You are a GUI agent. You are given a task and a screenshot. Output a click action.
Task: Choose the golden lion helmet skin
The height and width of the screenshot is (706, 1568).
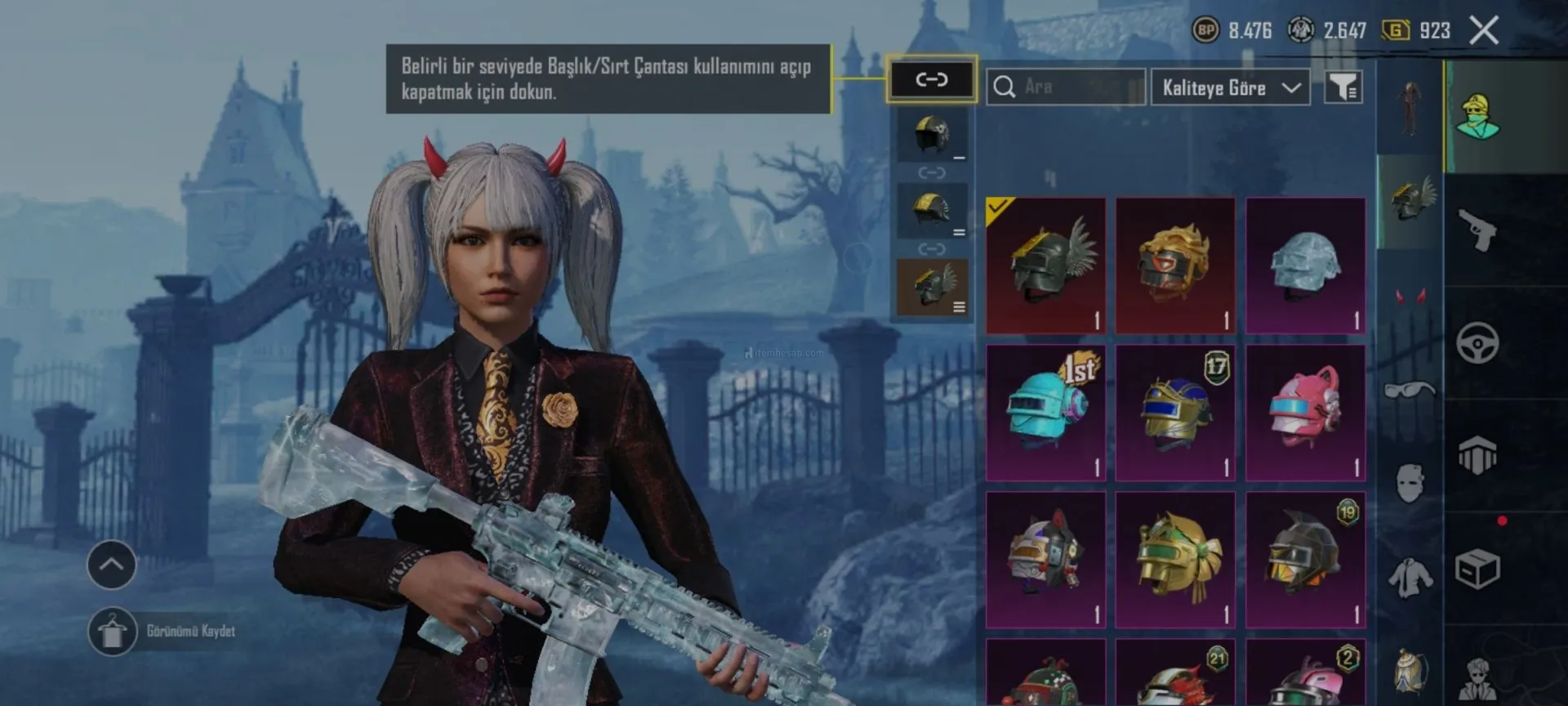tap(1175, 266)
